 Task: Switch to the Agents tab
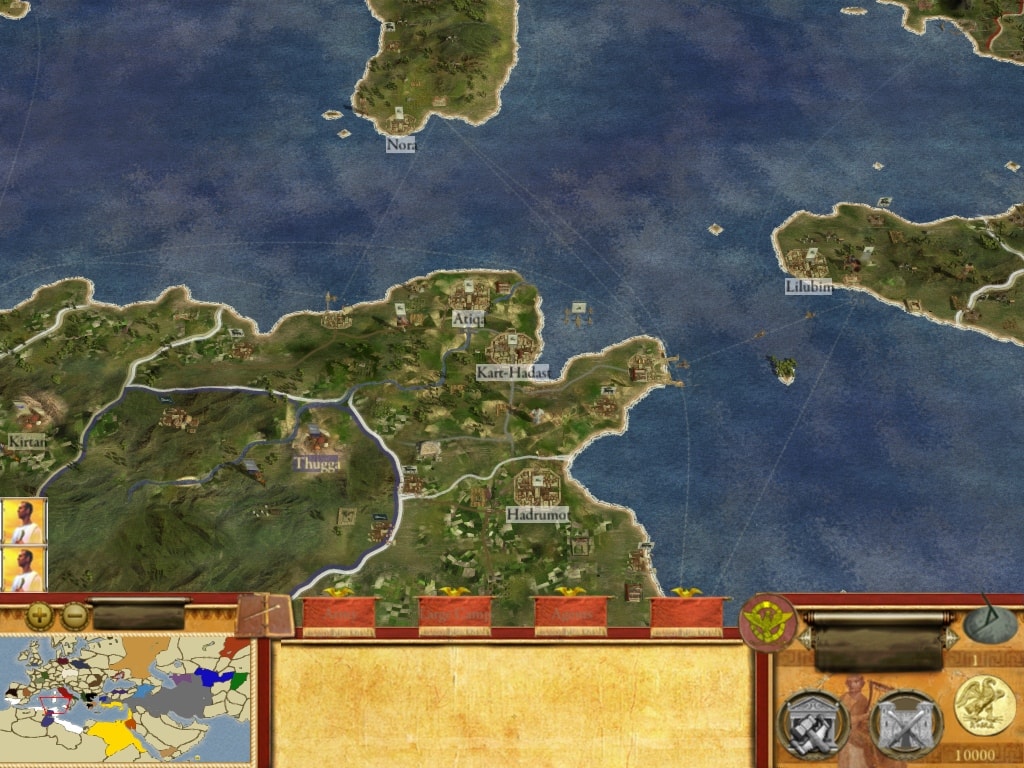571,615
